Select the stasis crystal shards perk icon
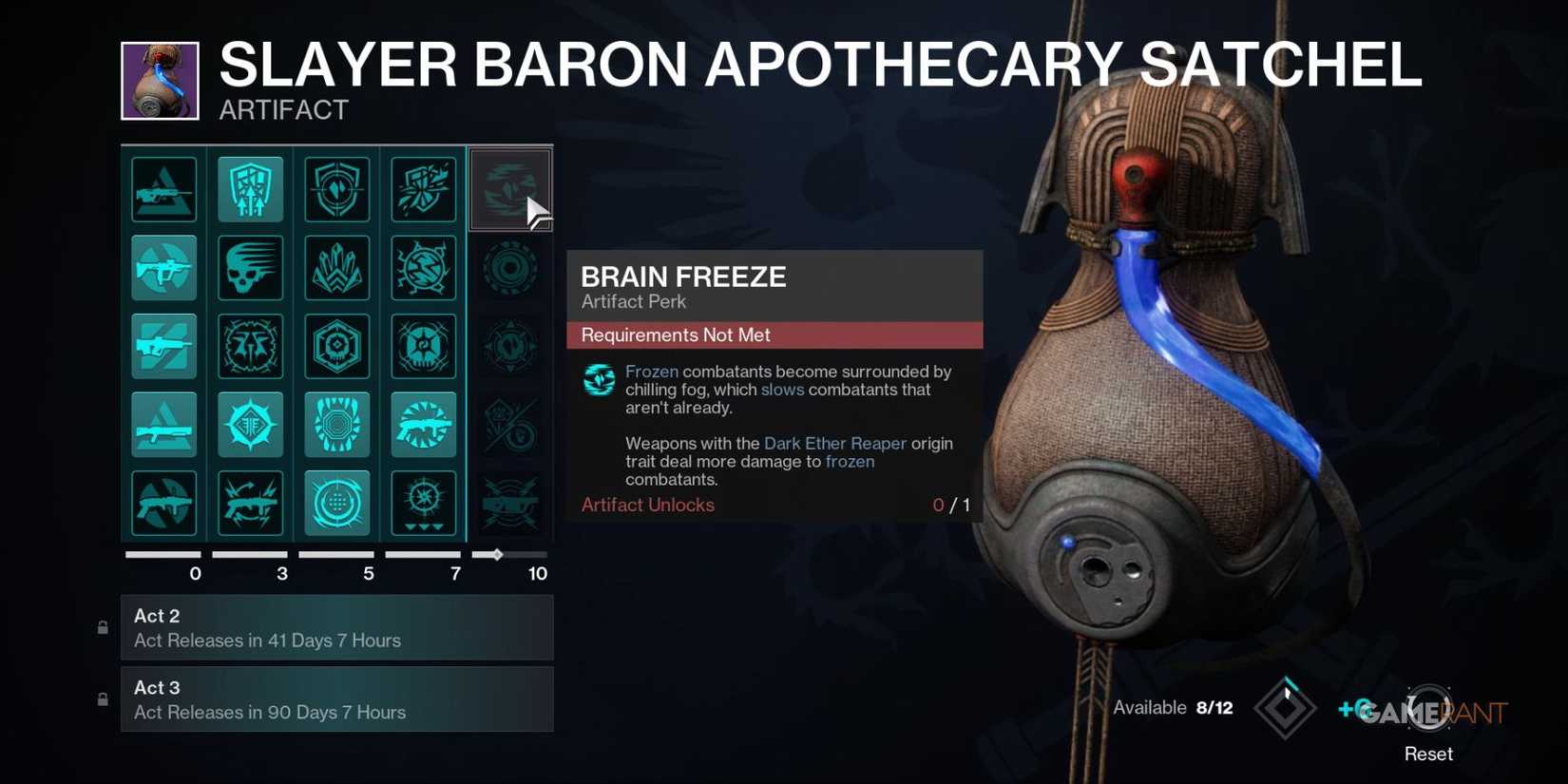This screenshot has height=784, width=1568. click(x=336, y=267)
